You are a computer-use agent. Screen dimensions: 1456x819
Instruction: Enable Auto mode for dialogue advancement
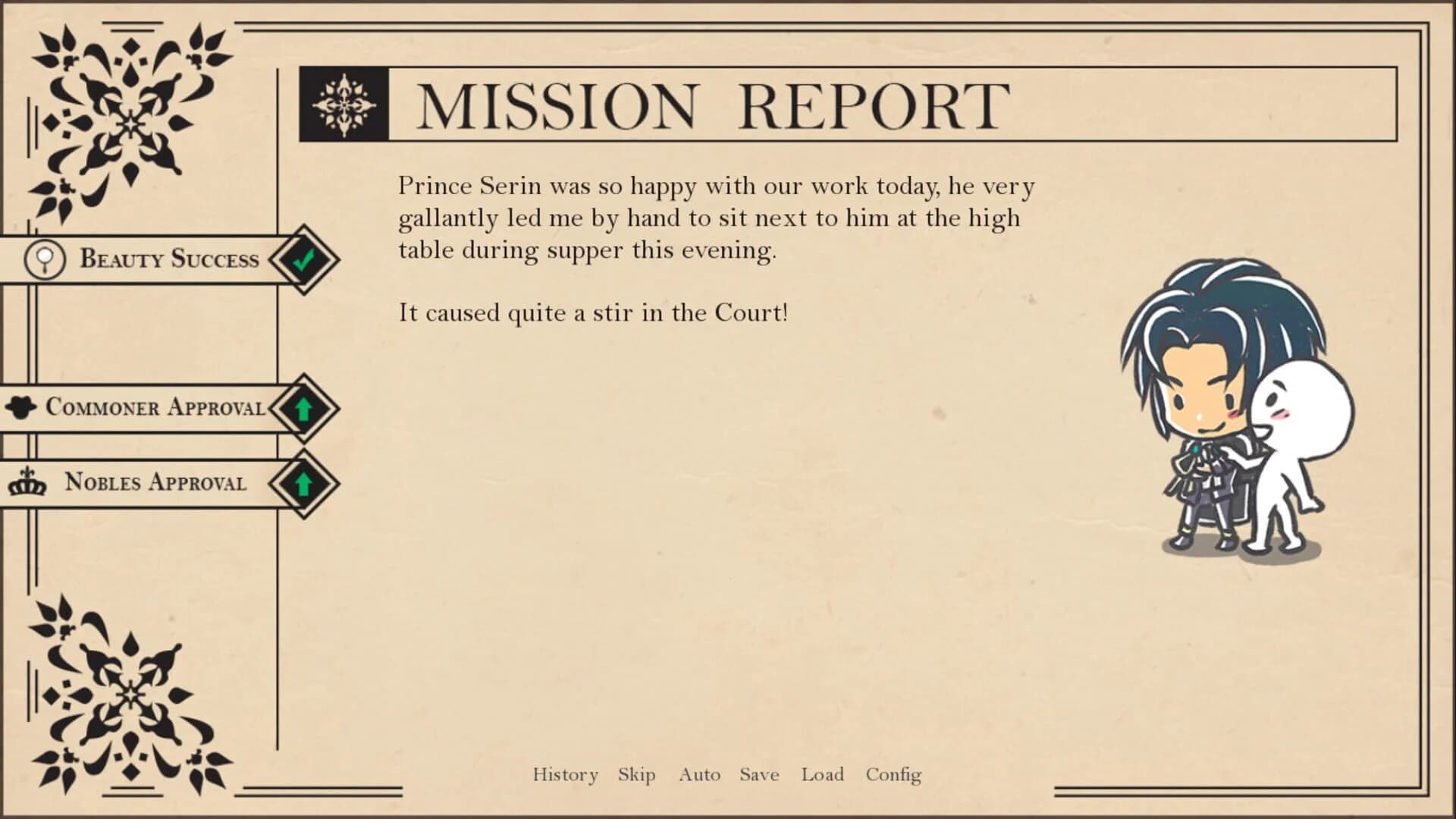(x=699, y=774)
